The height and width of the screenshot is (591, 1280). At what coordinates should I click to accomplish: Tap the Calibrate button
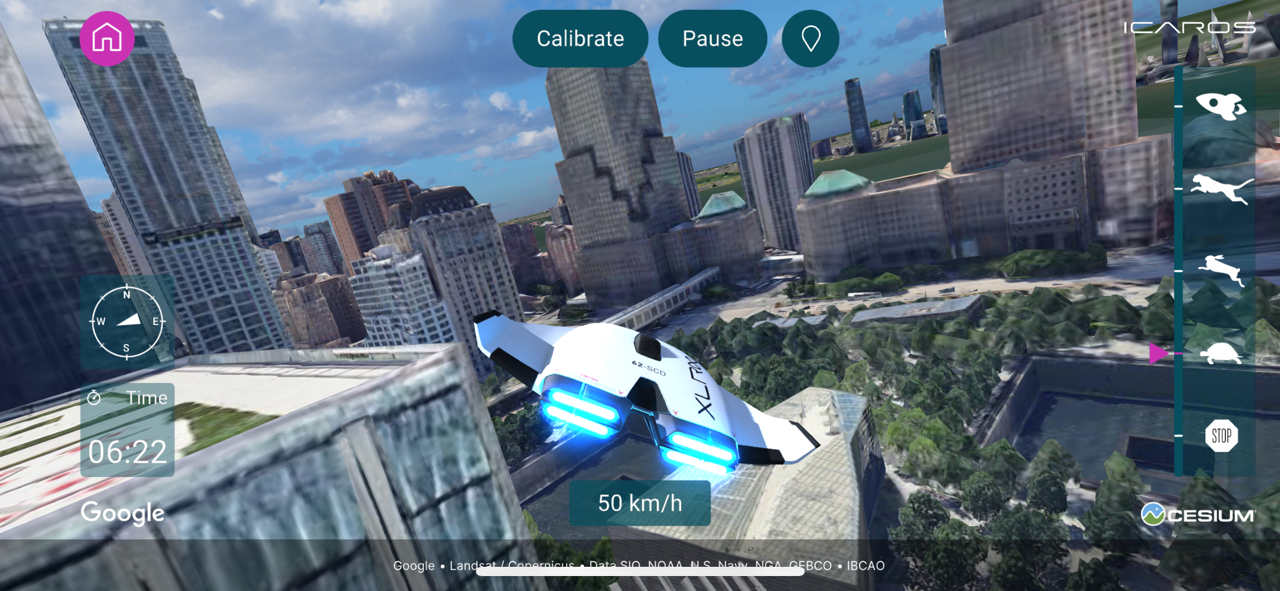(x=580, y=39)
